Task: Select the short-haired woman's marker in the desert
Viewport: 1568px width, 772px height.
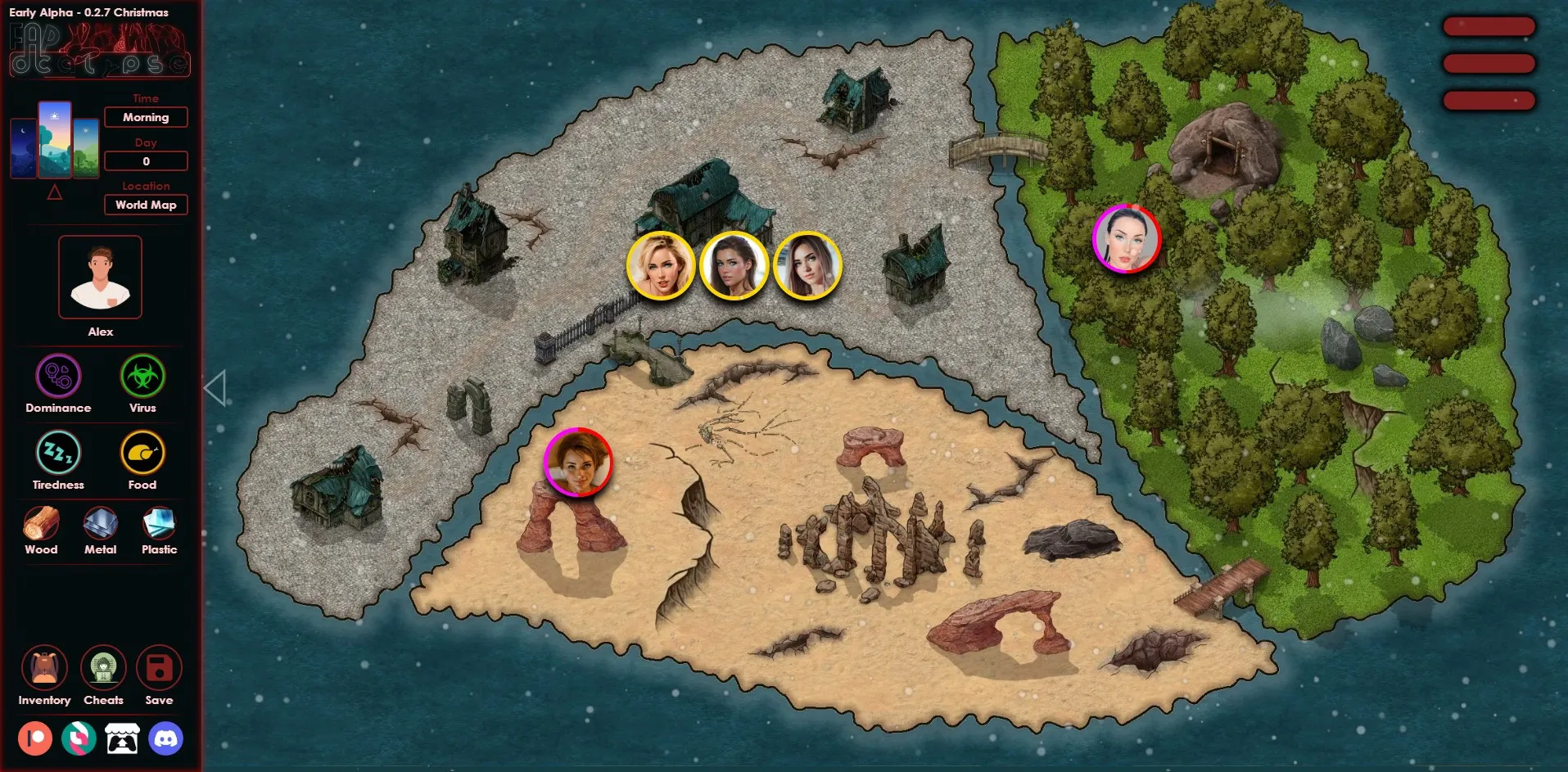Action: pos(578,463)
